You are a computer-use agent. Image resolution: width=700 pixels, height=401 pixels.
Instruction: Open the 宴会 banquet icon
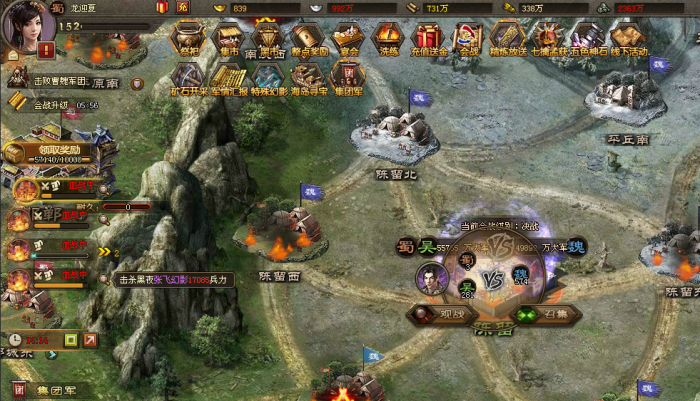pos(348,38)
